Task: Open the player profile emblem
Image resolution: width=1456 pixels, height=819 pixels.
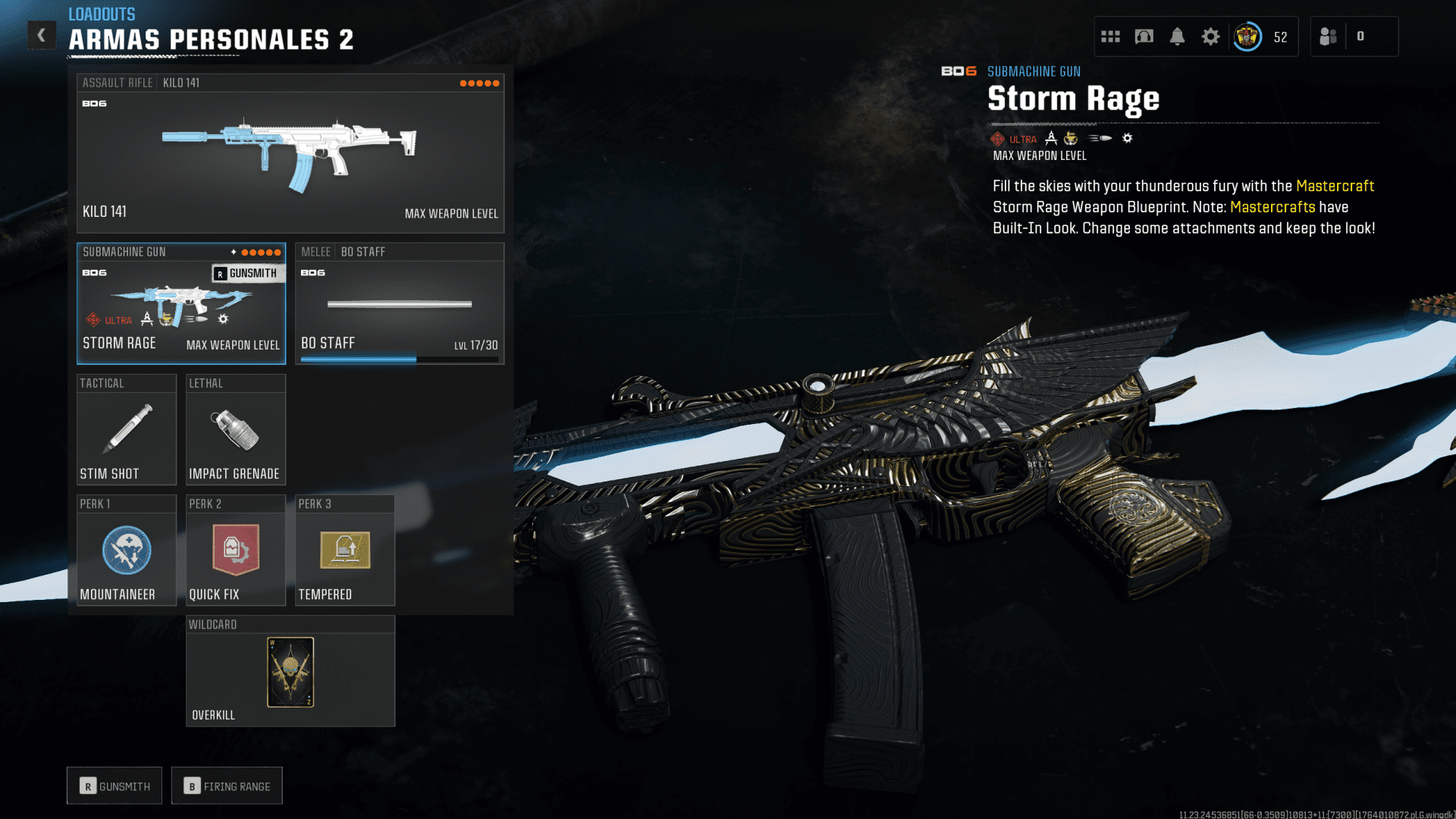Action: pos(1247,36)
